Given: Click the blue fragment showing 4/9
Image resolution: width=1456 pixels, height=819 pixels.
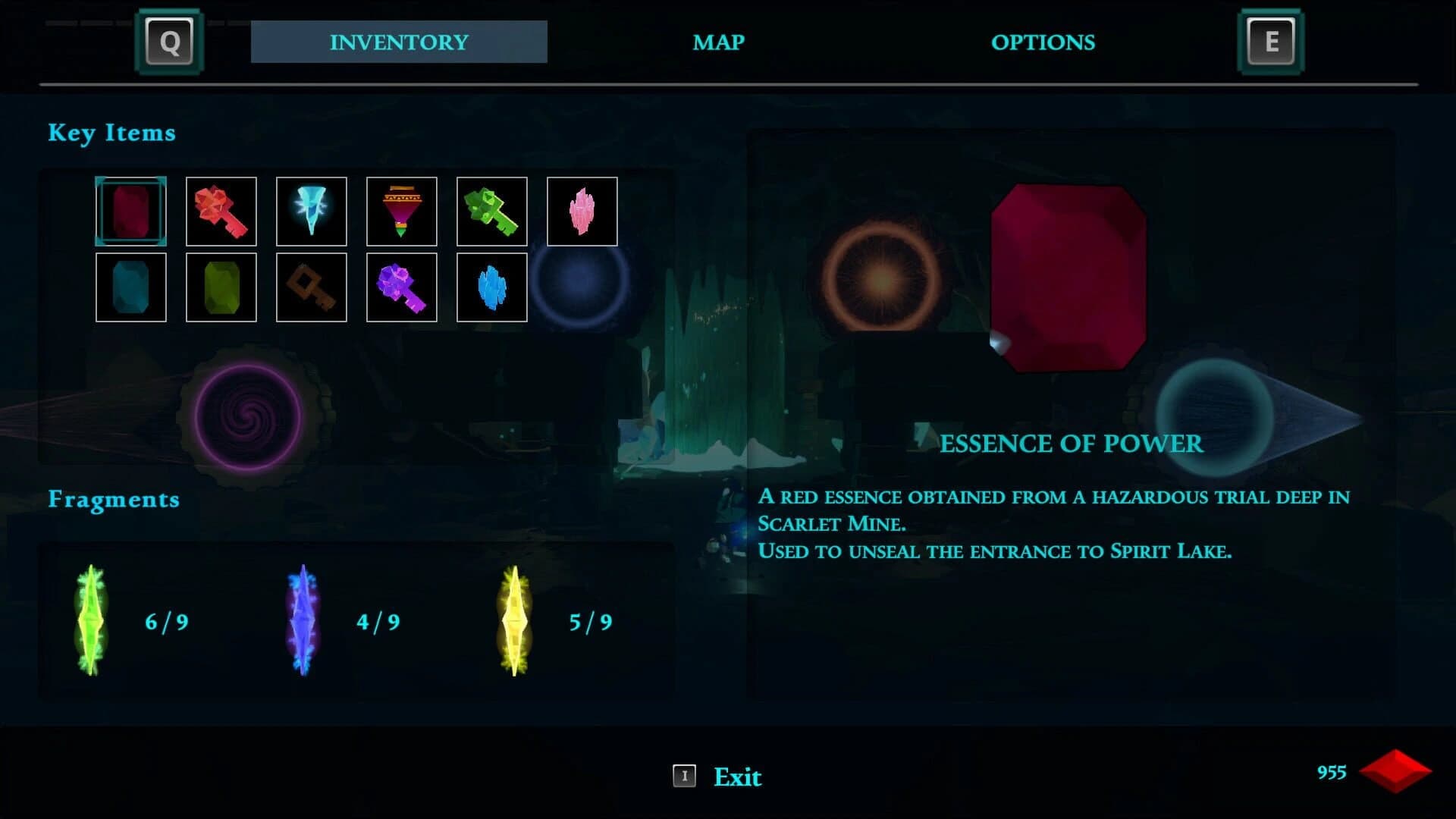Looking at the screenshot, I should 303,622.
